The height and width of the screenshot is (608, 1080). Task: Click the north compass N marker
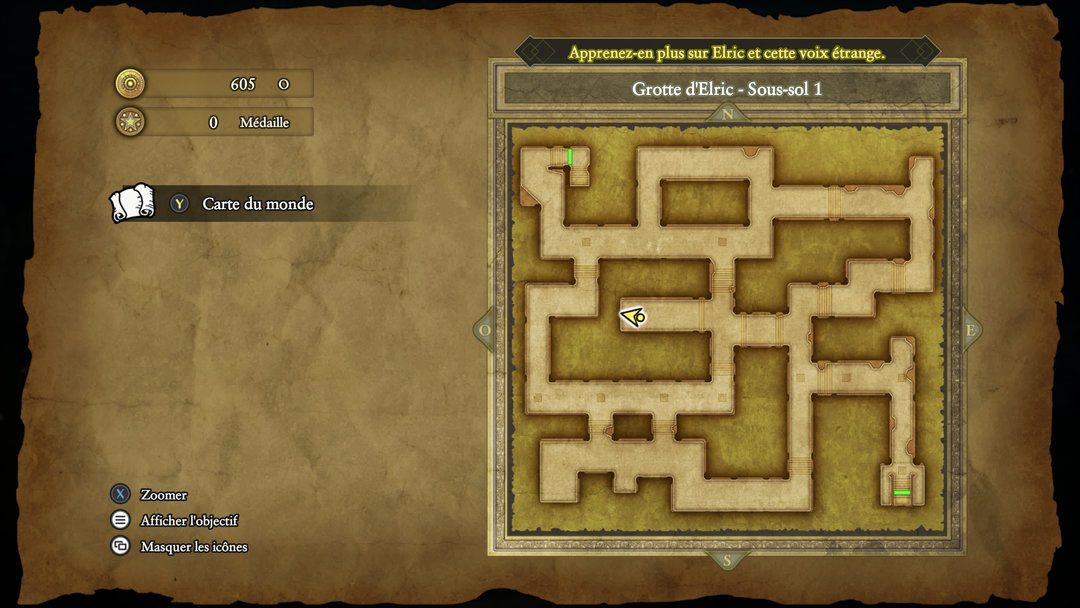pyautogui.click(x=727, y=114)
